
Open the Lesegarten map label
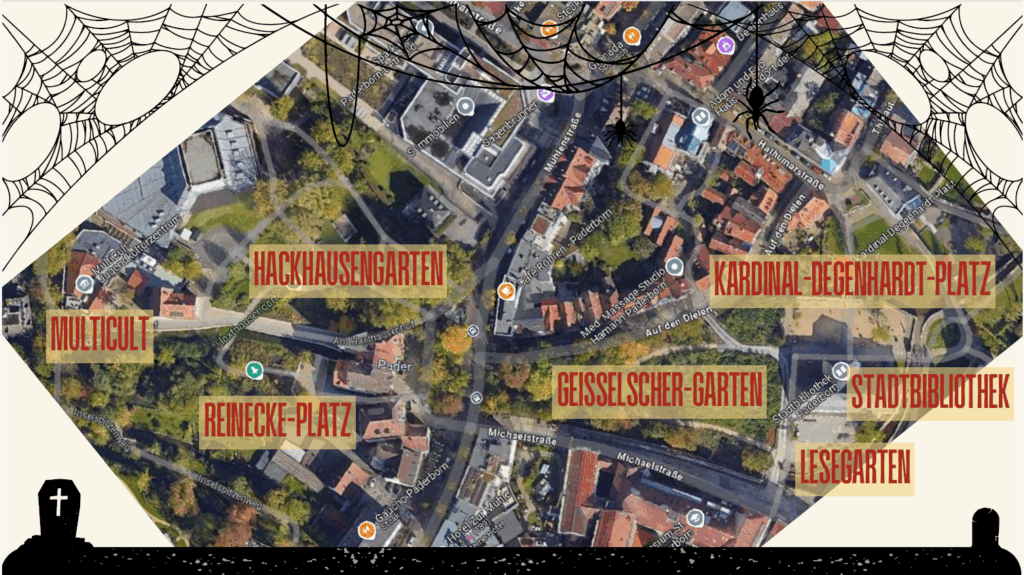pos(855,468)
